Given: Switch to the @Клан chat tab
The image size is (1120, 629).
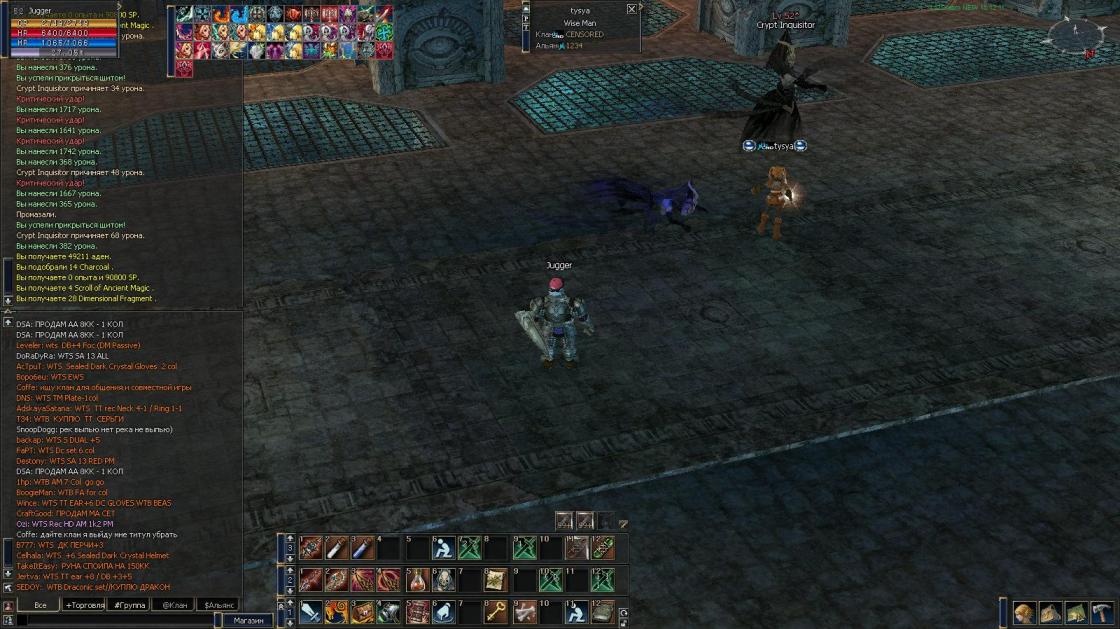Looking at the screenshot, I should pyautogui.click(x=174, y=605).
